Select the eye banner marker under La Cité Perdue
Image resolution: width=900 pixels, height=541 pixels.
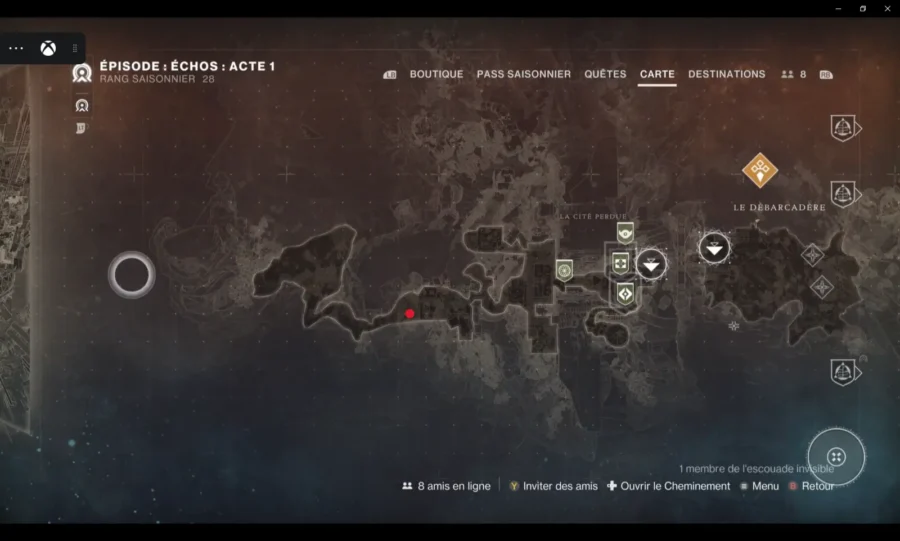625,234
